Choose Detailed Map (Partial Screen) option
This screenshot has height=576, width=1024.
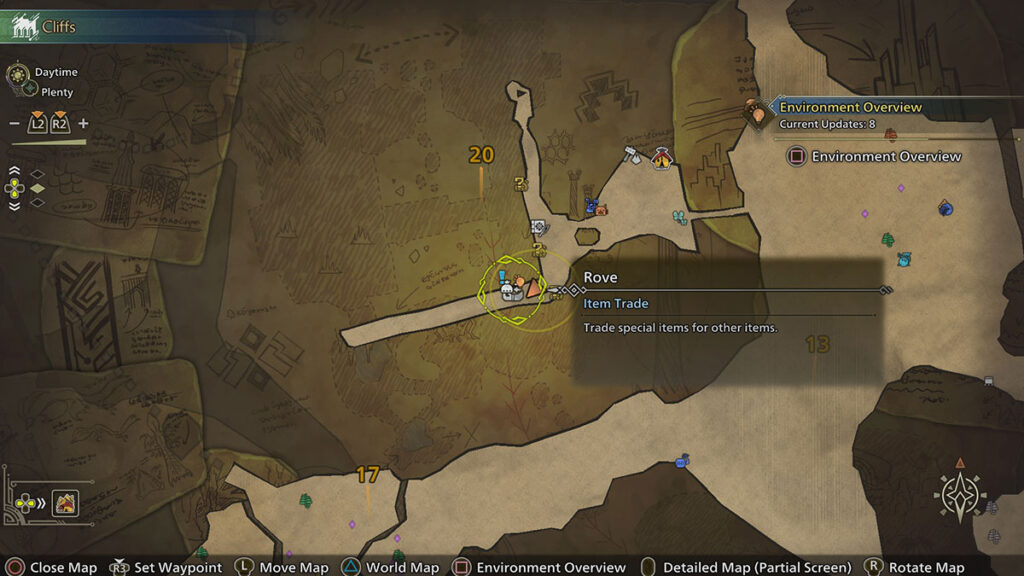tap(746, 567)
